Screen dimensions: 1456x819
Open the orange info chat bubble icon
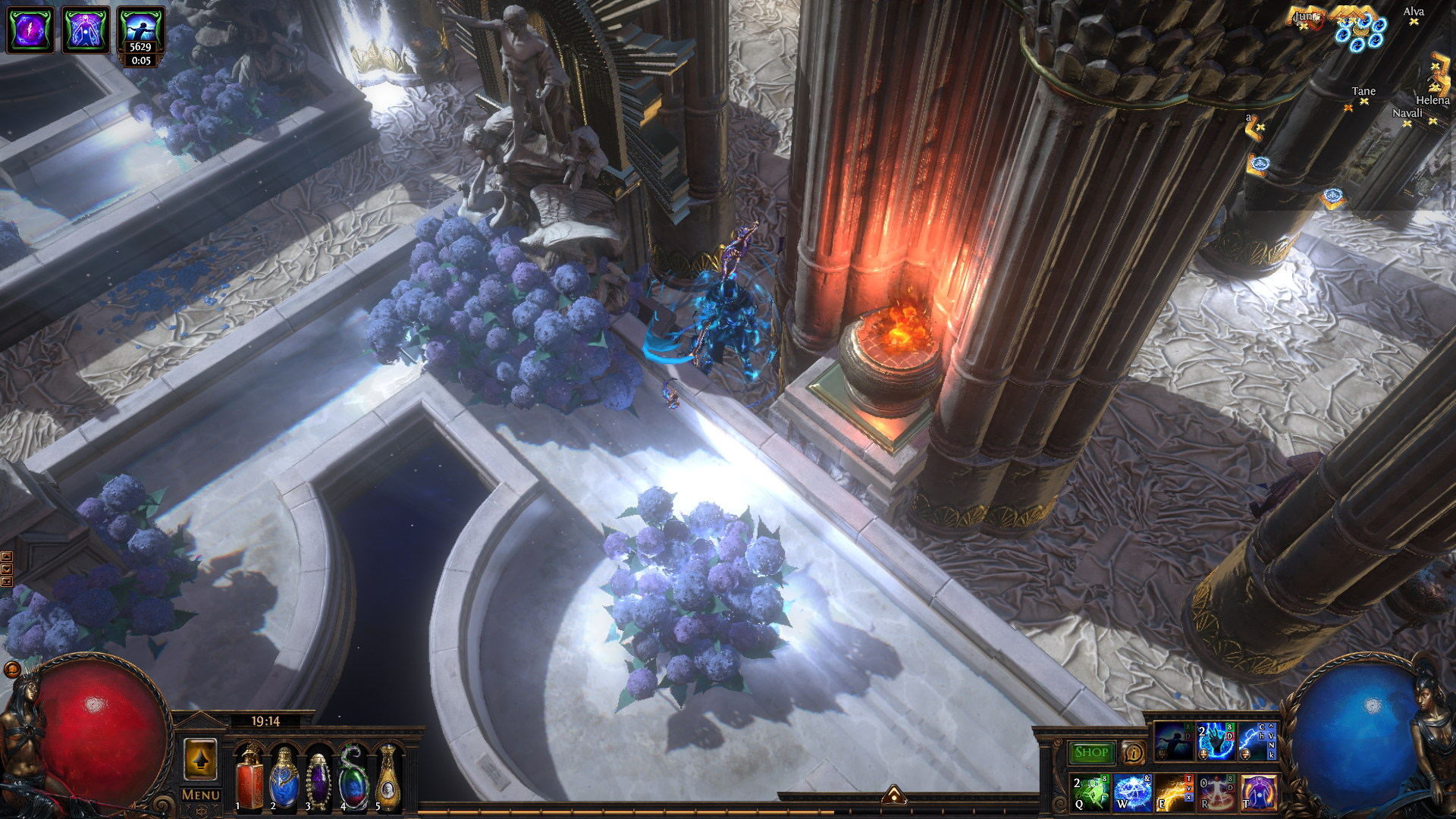tap(1134, 753)
